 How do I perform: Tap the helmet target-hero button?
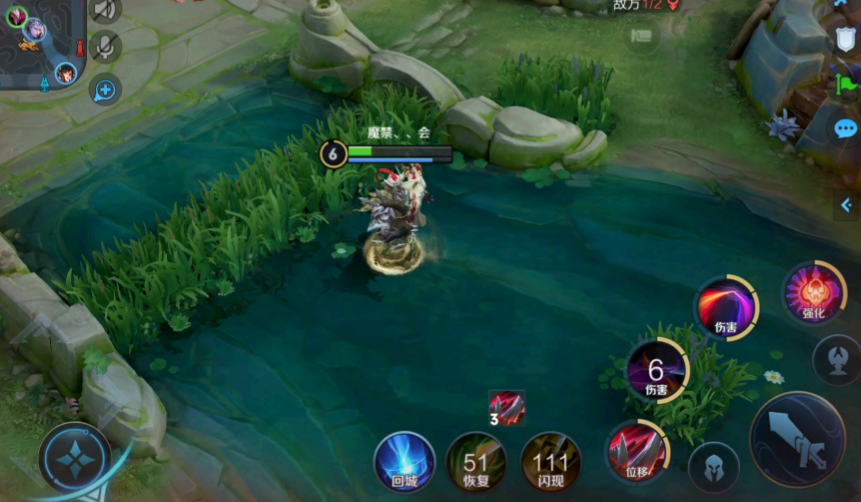(714, 467)
